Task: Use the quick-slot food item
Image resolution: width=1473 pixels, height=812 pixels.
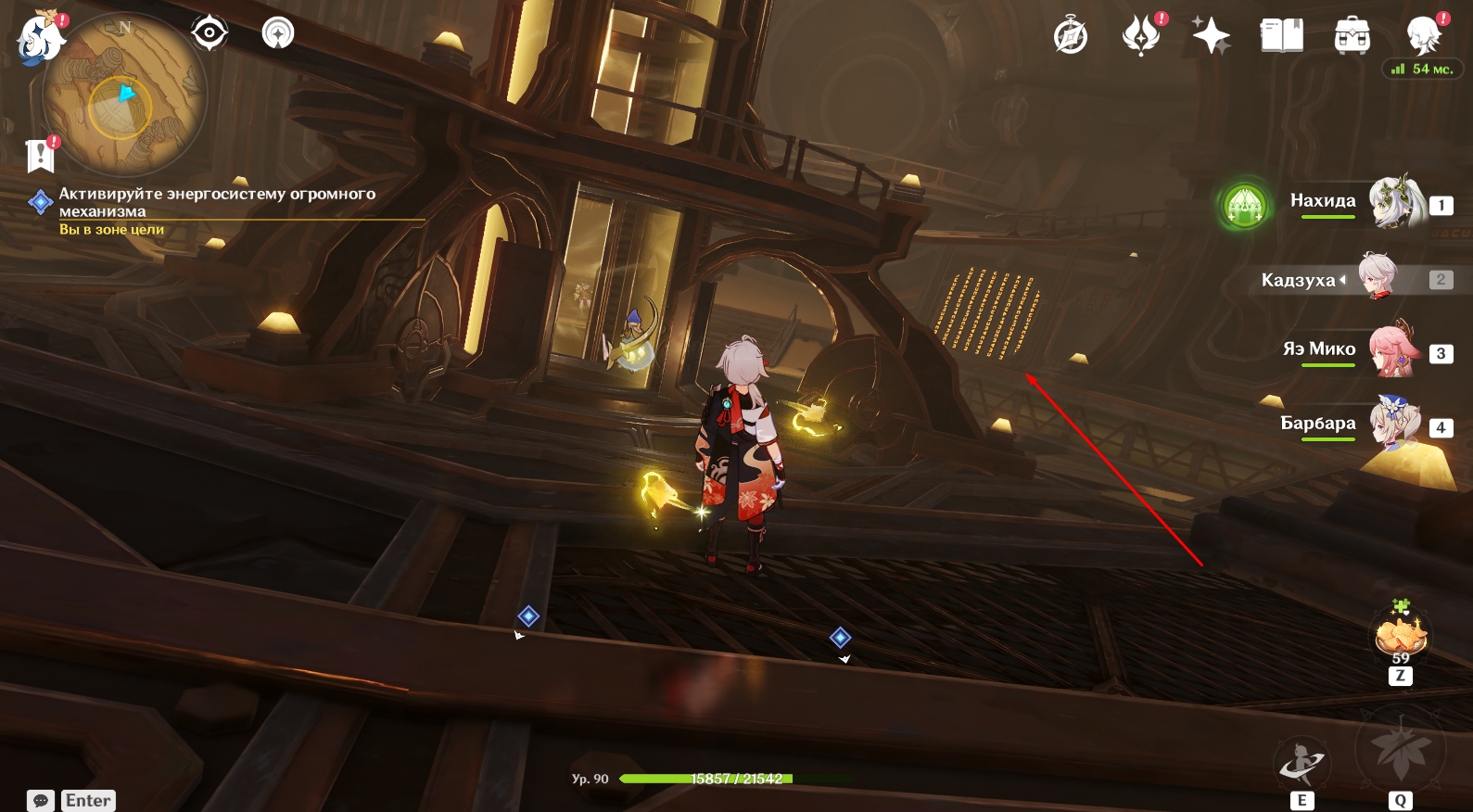Action: click(1400, 638)
